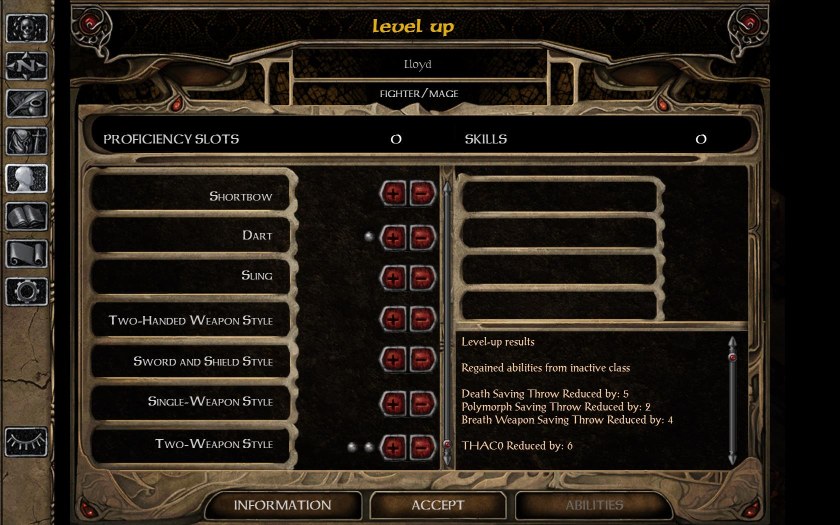Increase Single-Weapon Style proficiency
The width and height of the screenshot is (840, 525).
pyautogui.click(x=394, y=403)
